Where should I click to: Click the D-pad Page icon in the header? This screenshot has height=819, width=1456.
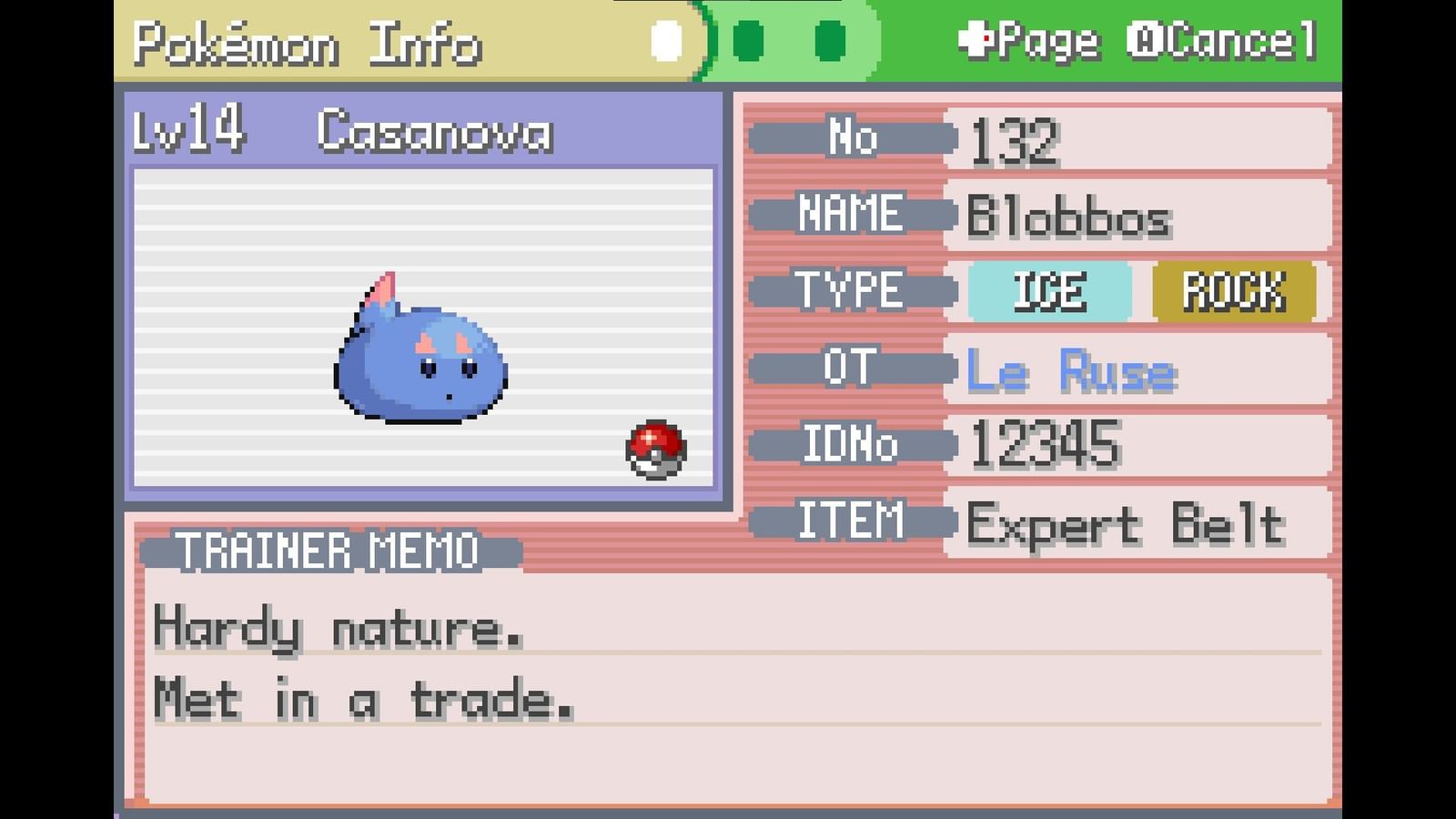978,40
